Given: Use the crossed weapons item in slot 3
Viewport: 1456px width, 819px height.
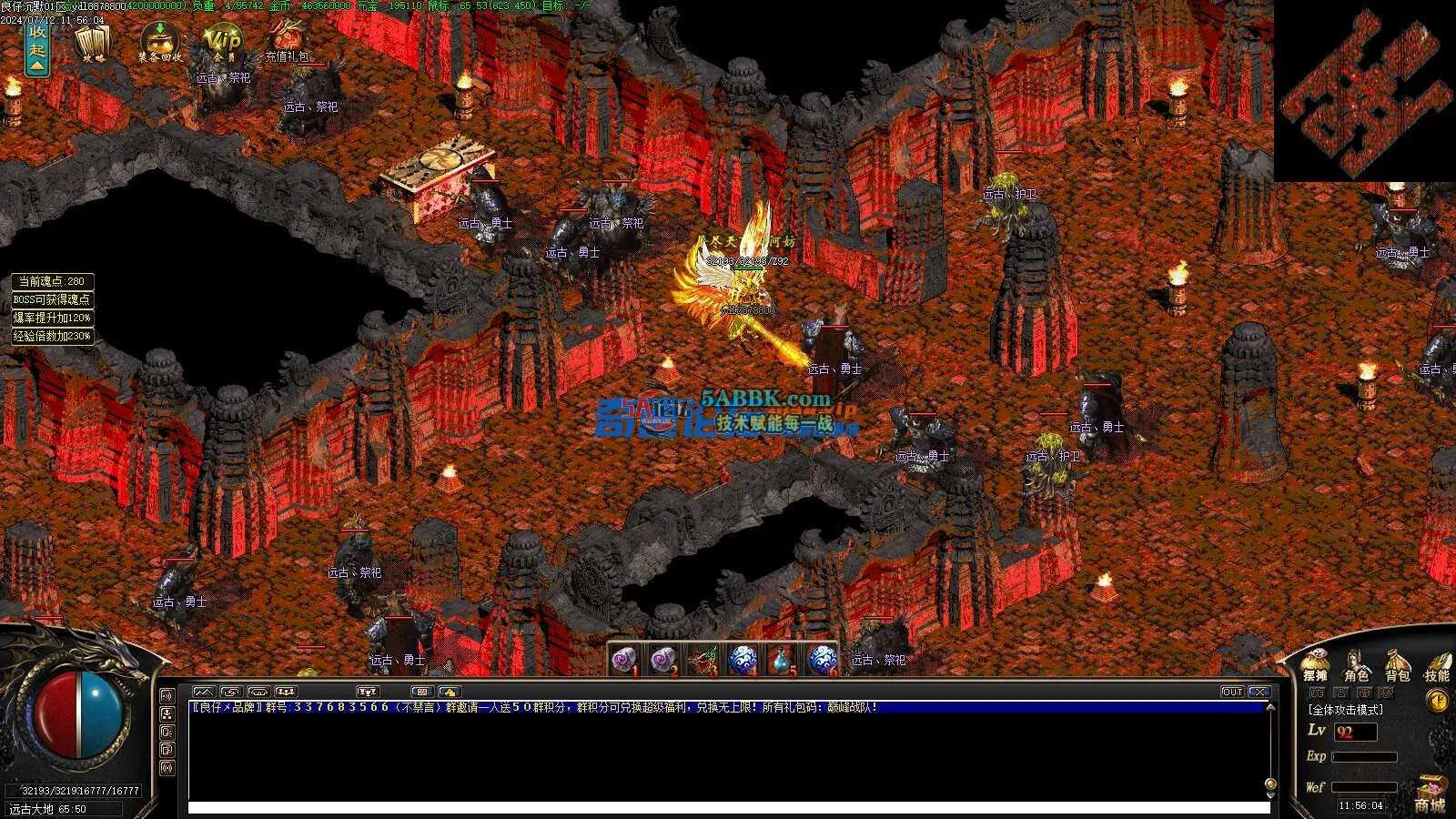Looking at the screenshot, I should click(703, 659).
